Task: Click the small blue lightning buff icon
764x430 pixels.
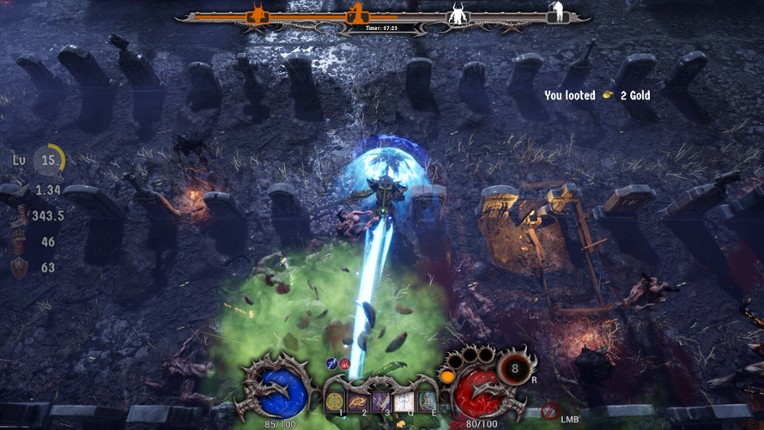Action: 332,364
